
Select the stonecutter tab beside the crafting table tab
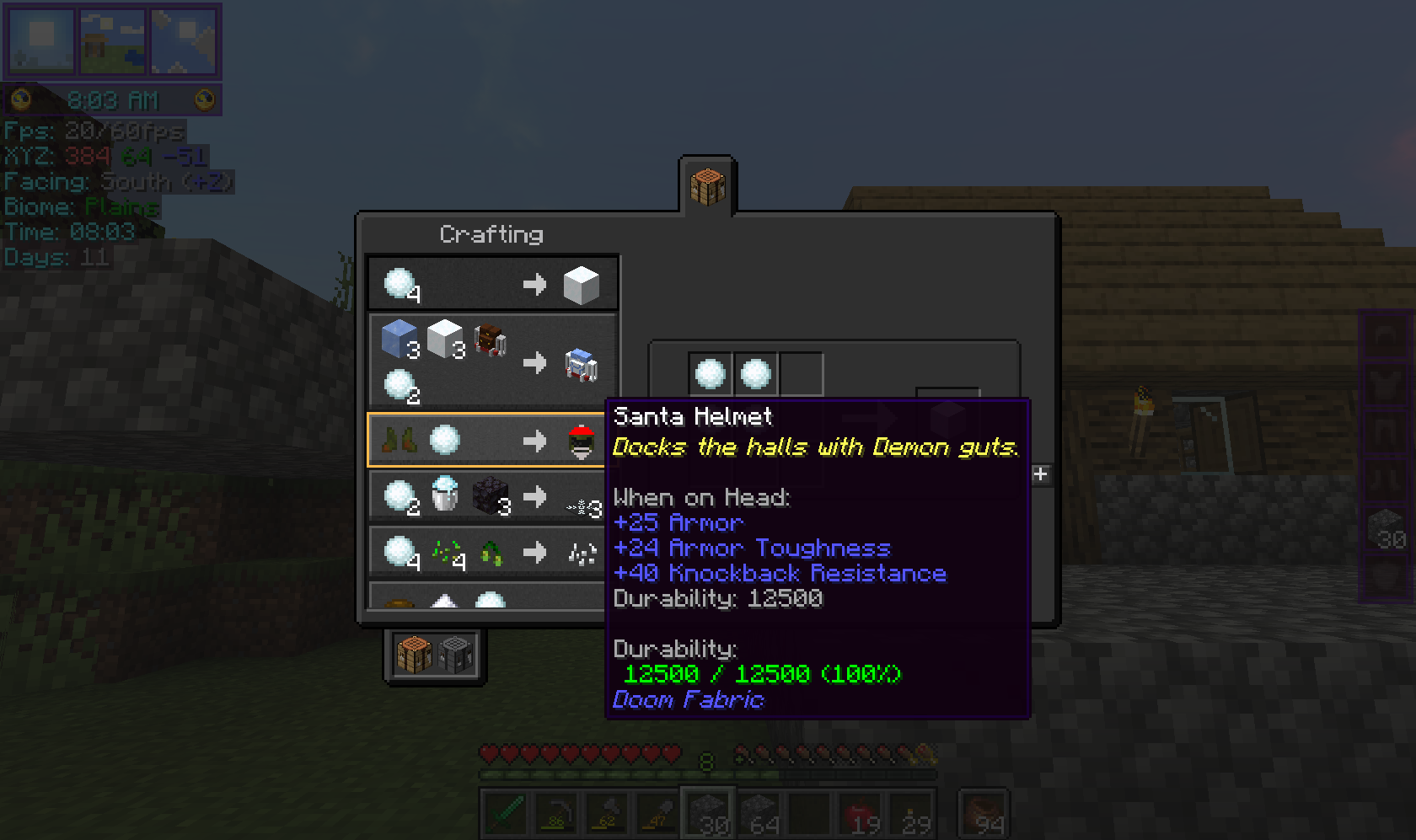pos(456,653)
